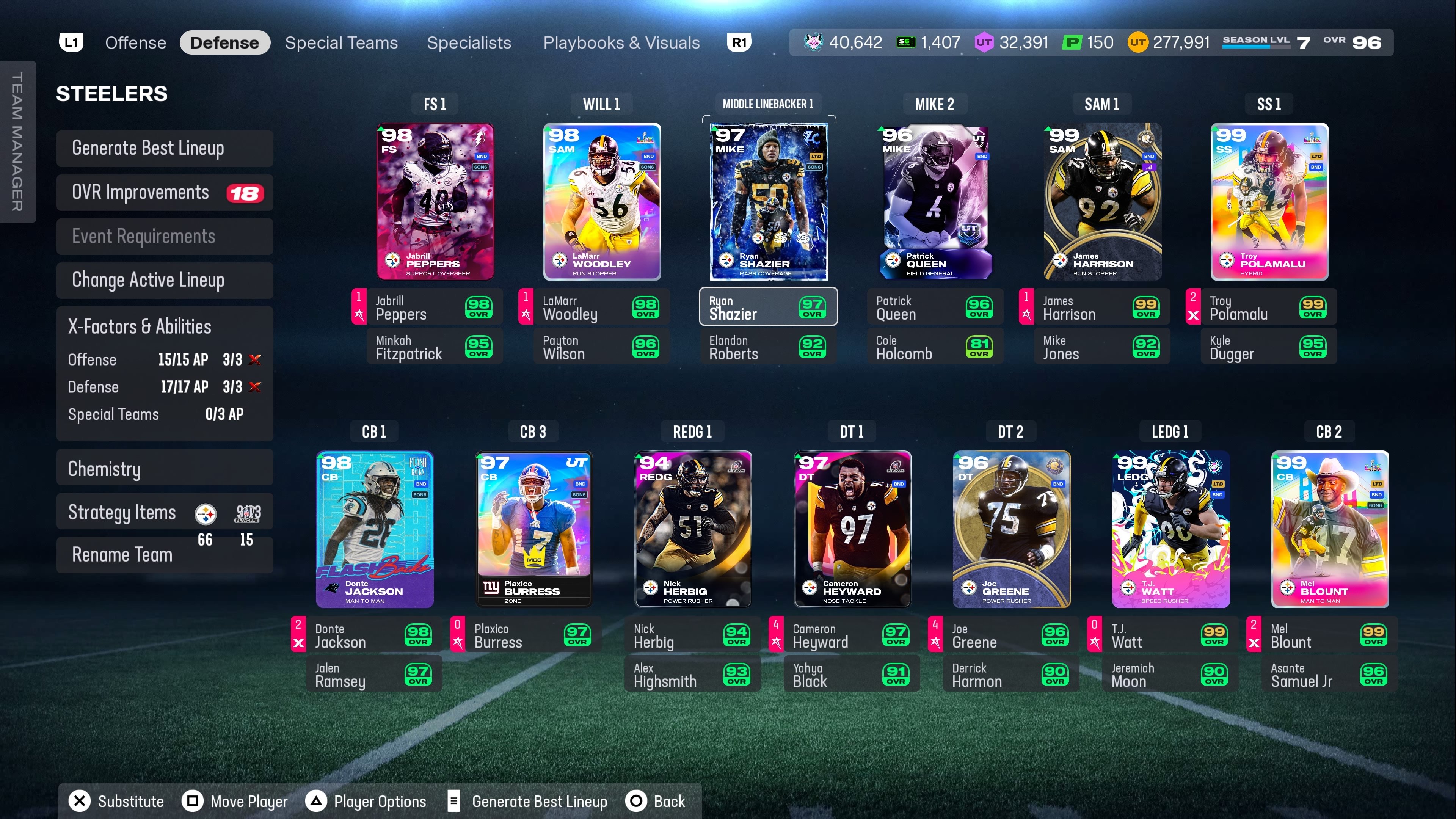
Task: Click Generate Best Lineup in the sidebar
Action: point(165,148)
